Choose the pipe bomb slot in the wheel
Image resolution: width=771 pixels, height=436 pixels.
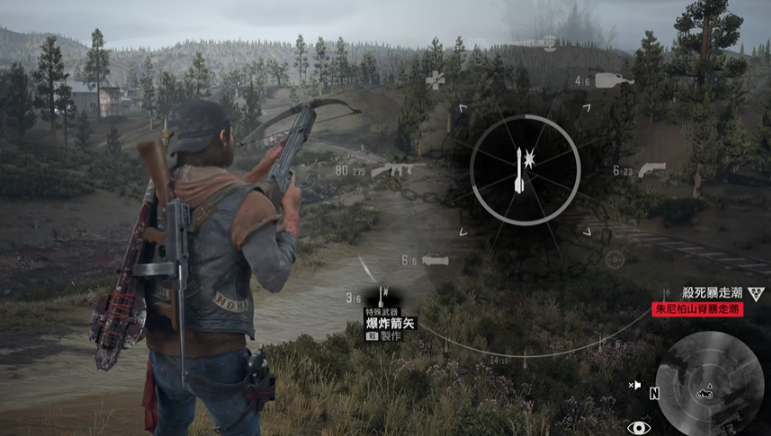435,261
